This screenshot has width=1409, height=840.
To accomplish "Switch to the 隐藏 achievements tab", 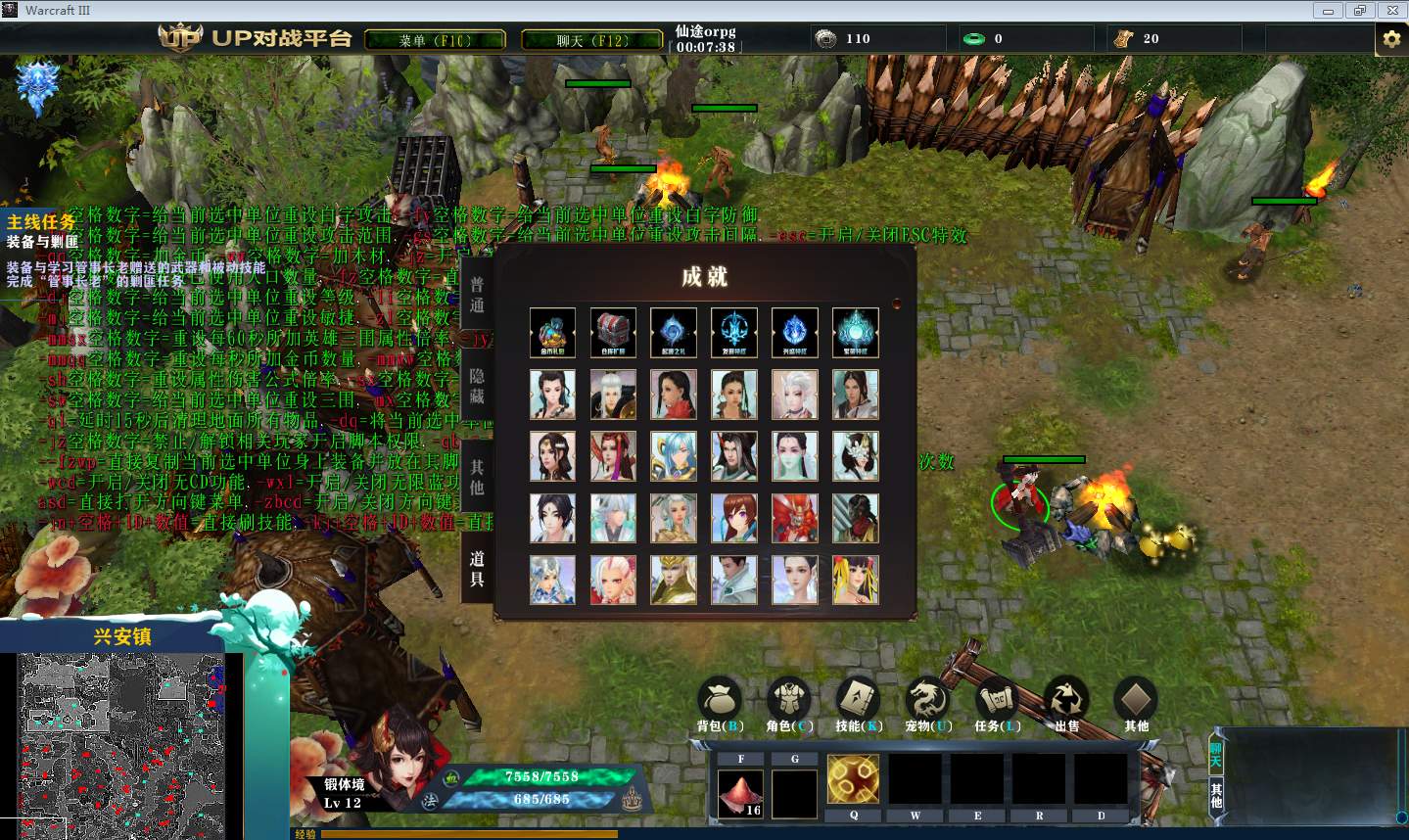I will tap(477, 386).
